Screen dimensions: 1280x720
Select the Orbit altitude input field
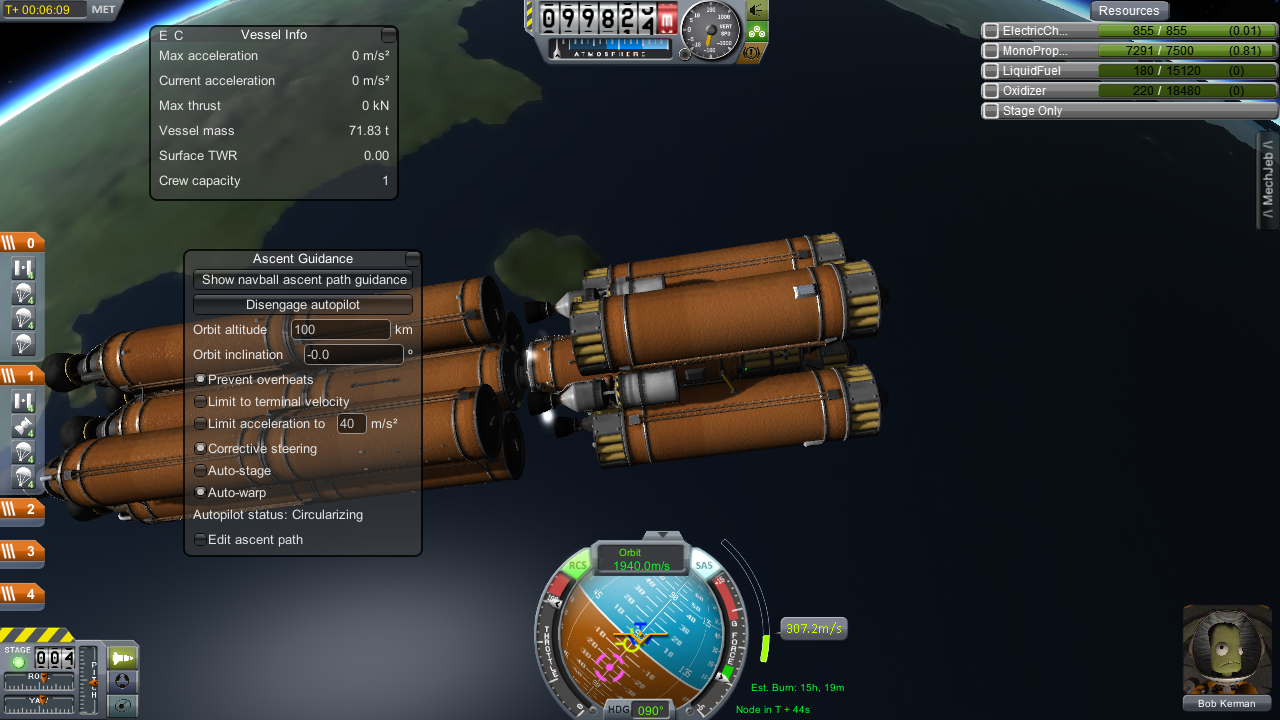click(x=340, y=330)
